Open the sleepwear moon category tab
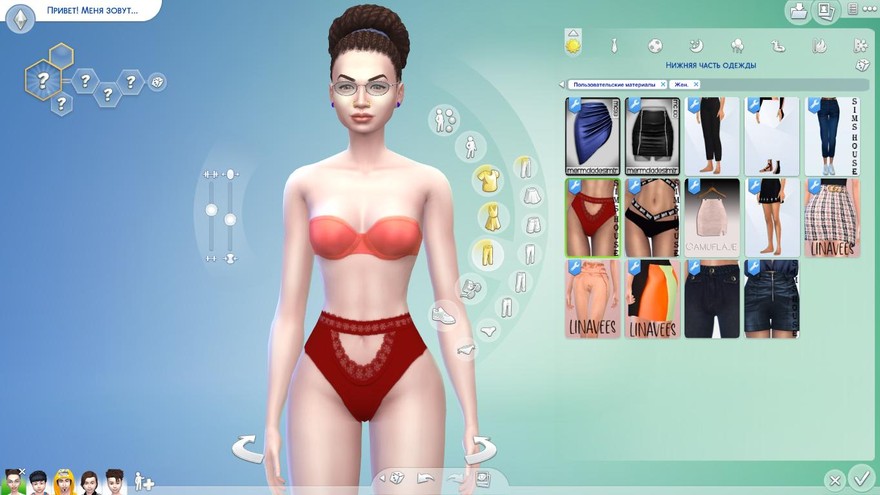This screenshot has height=495, width=880. tap(696, 46)
